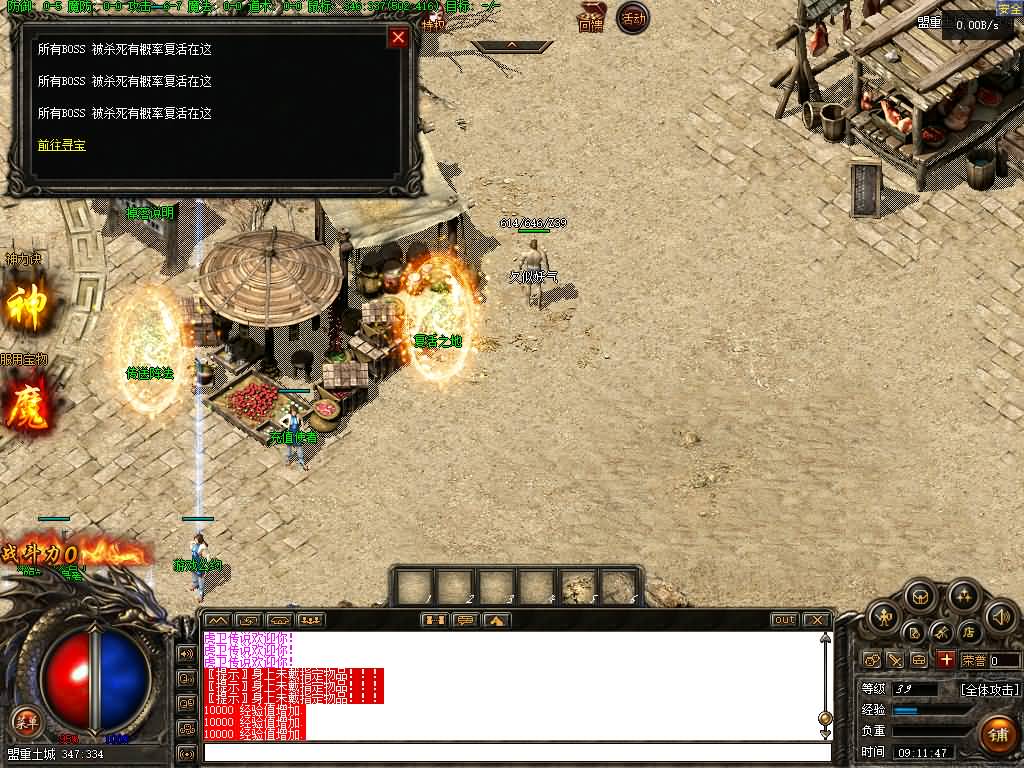Open the 特权 privilege icon
Screen dimensions: 1024x768
click(434, 20)
